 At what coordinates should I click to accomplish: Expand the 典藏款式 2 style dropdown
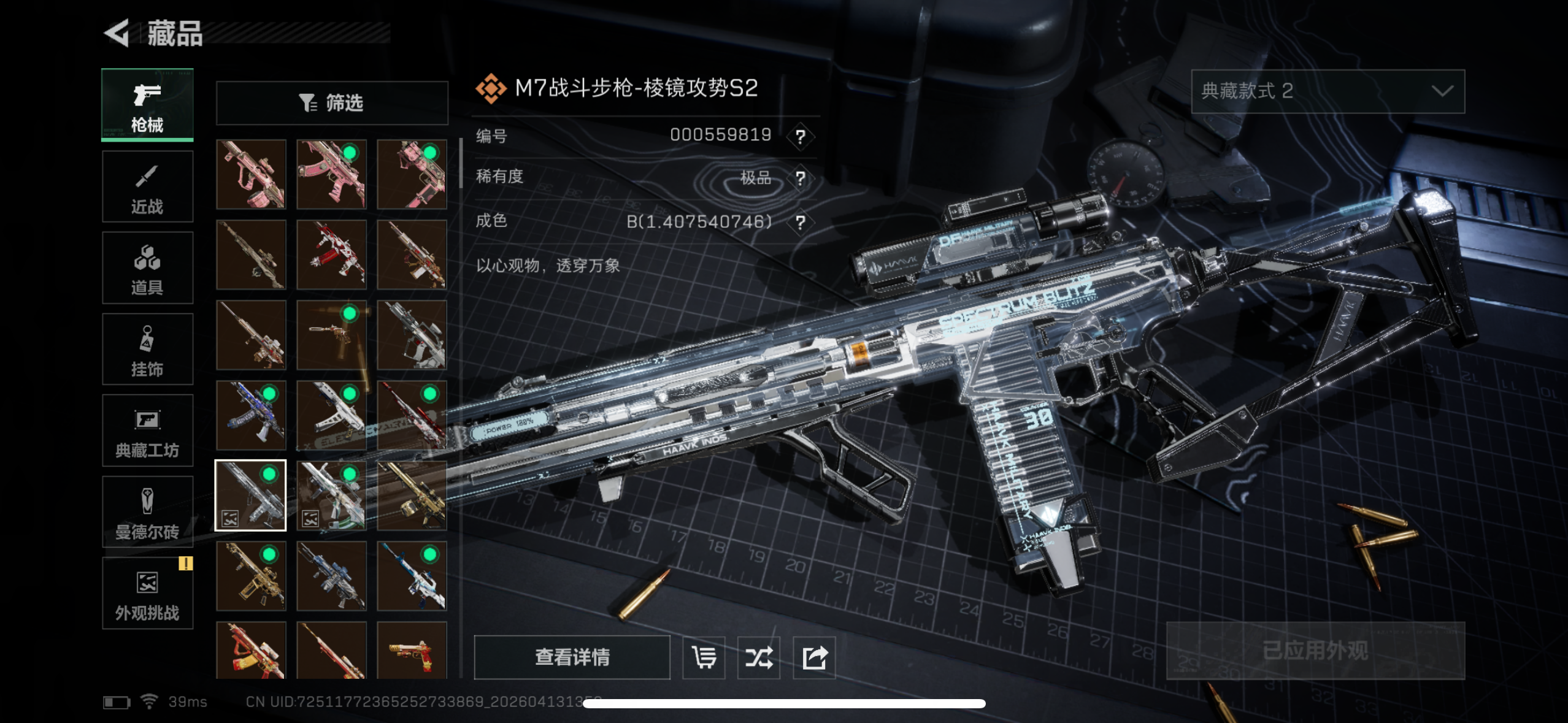(x=1328, y=91)
